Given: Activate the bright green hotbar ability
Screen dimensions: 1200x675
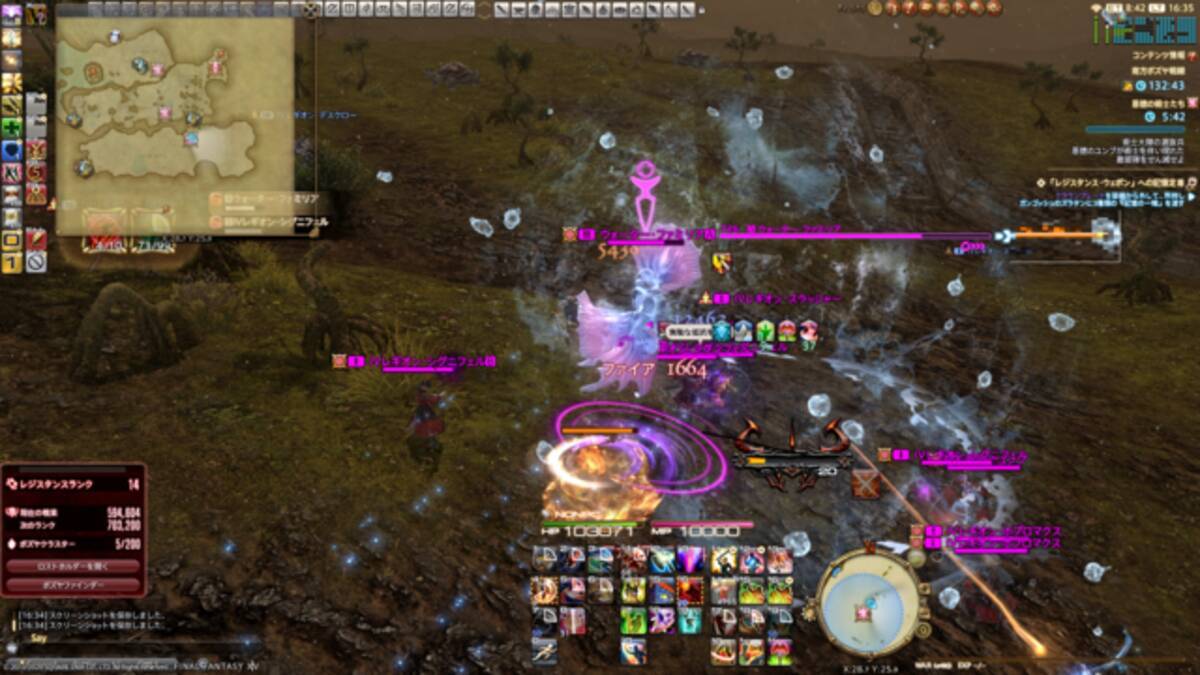Looking at the screenshot, I should pos(633,622).
